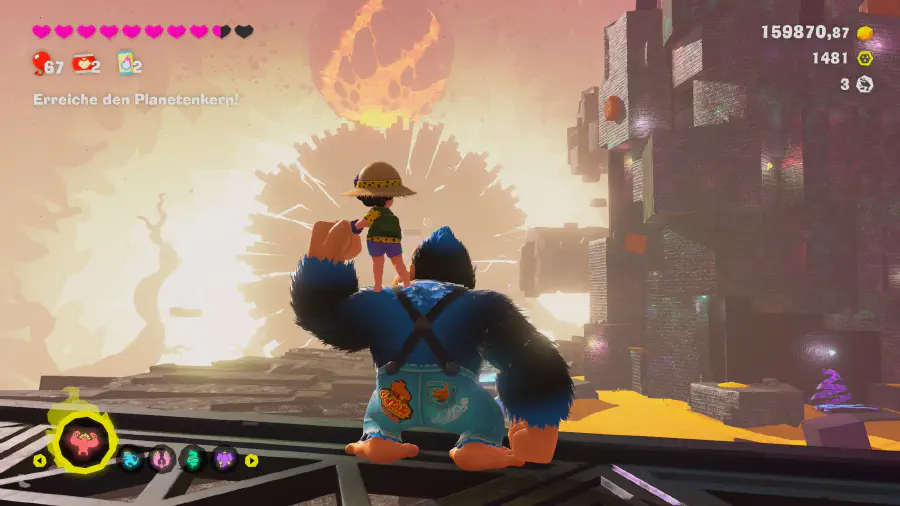The image size is (900, 506).
Task: Select the red balloon item icon
Action: (40, 65)
